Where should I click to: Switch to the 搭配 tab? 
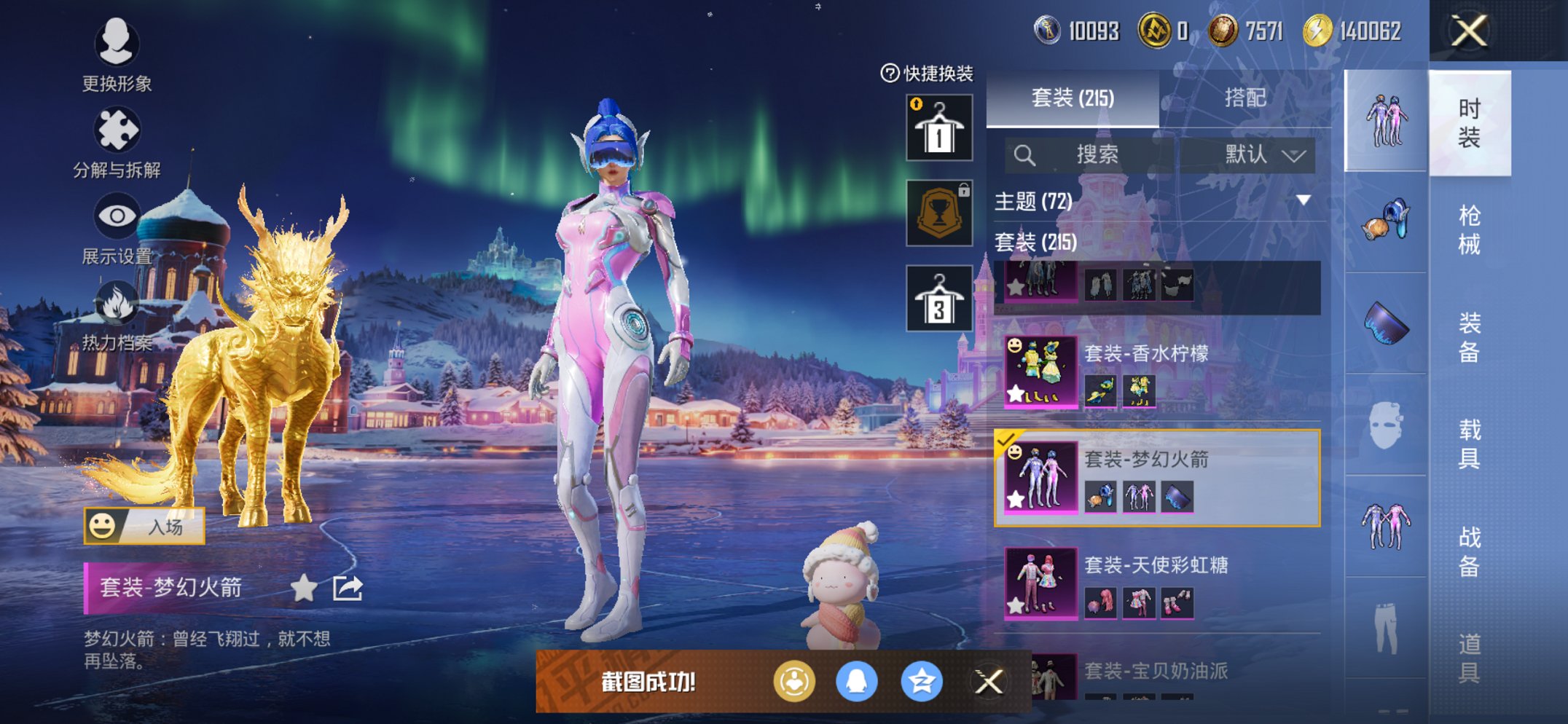[x=1244, y=98]
